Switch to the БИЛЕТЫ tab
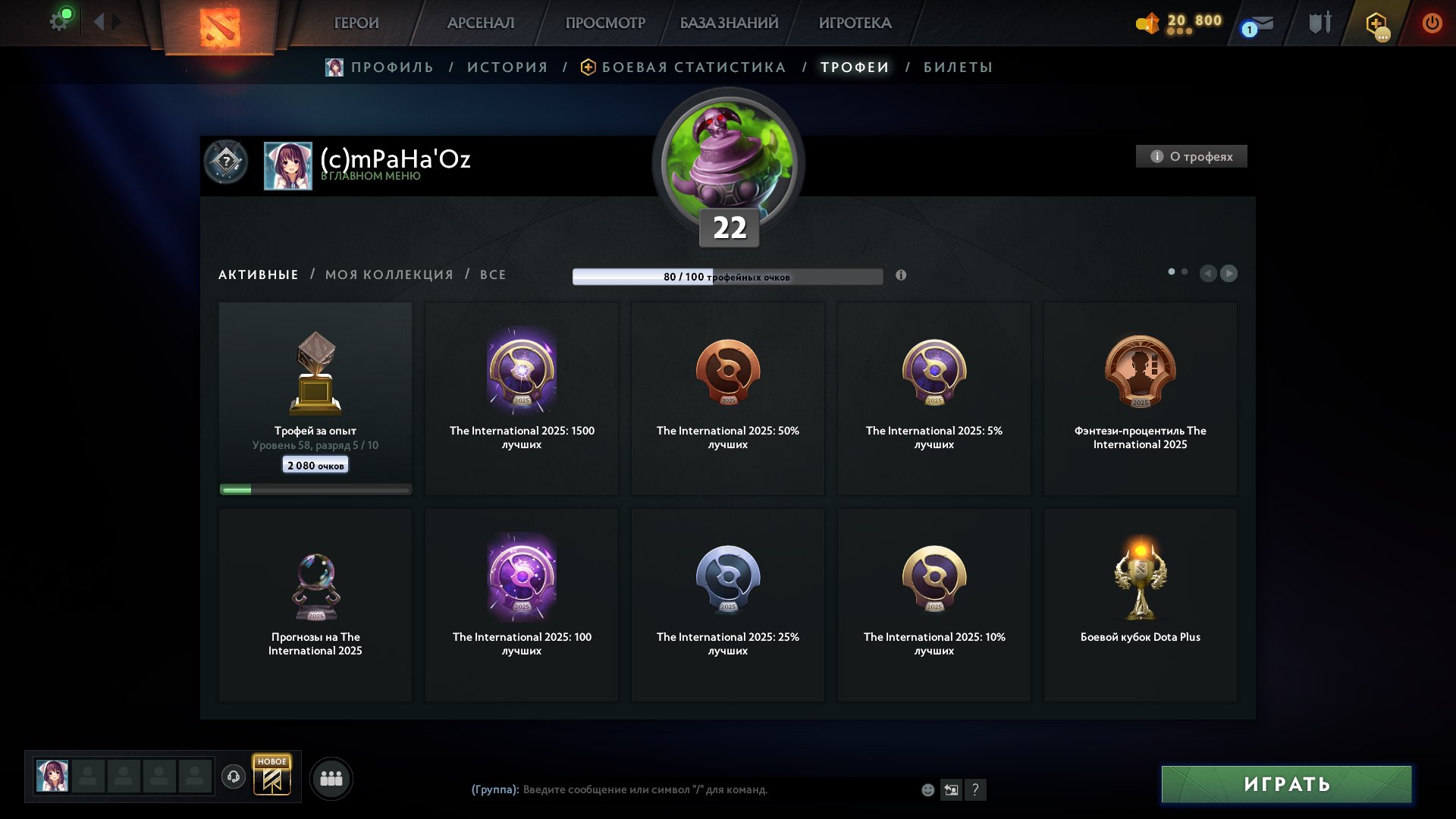This screenshot has height=819, width=1456. pos(958,67)
